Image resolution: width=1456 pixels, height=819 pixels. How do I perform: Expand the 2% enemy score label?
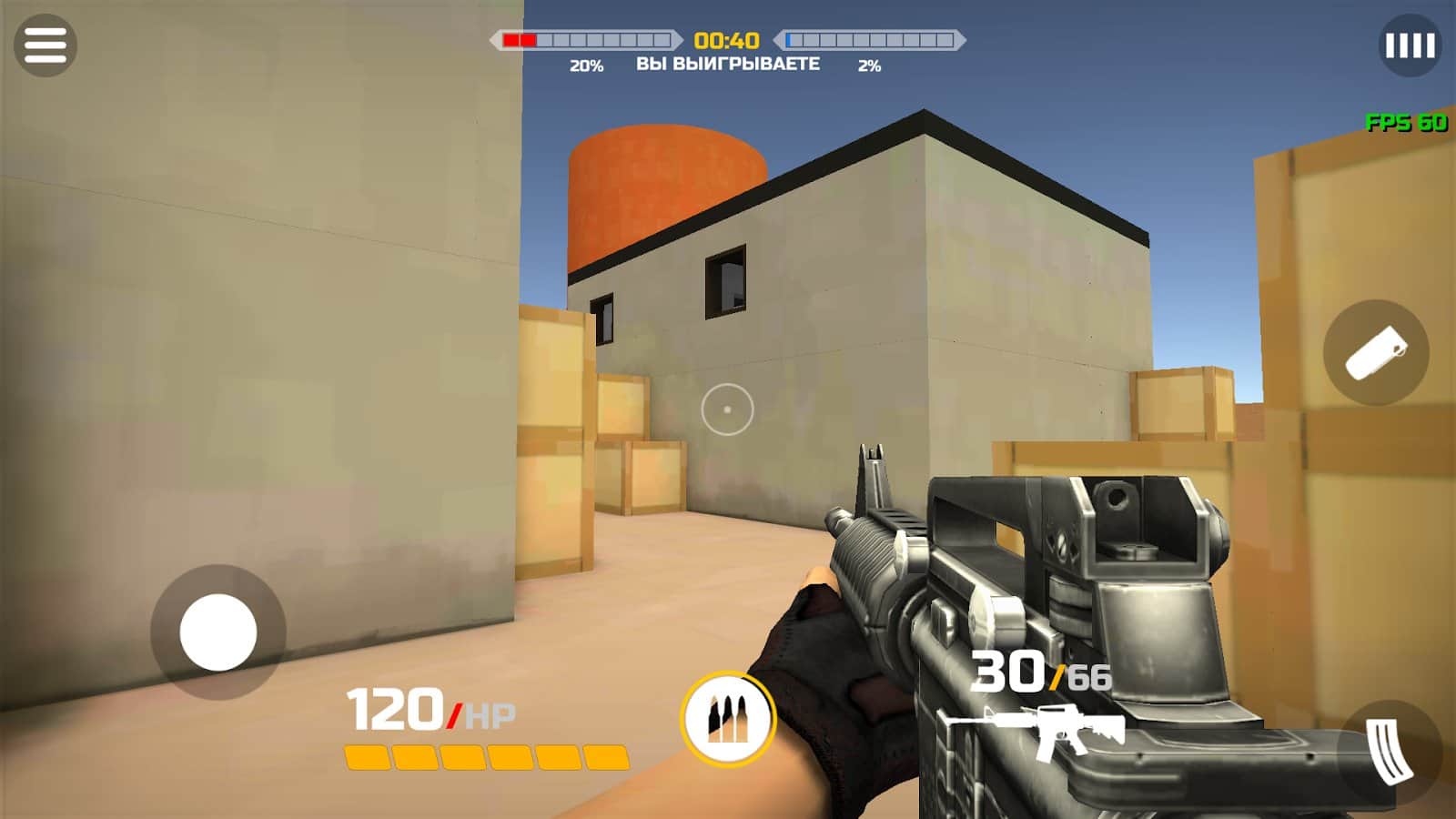[x=871, y=65]
